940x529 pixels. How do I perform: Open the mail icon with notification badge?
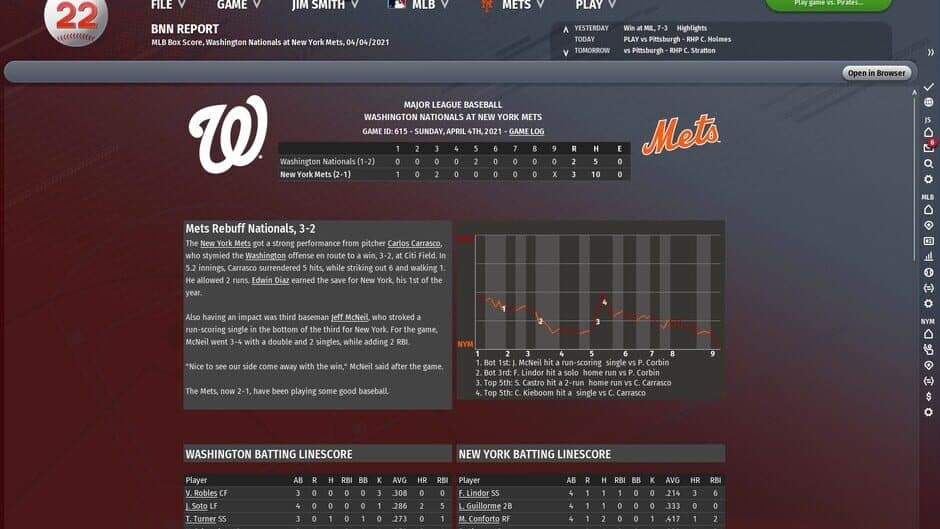928,148
